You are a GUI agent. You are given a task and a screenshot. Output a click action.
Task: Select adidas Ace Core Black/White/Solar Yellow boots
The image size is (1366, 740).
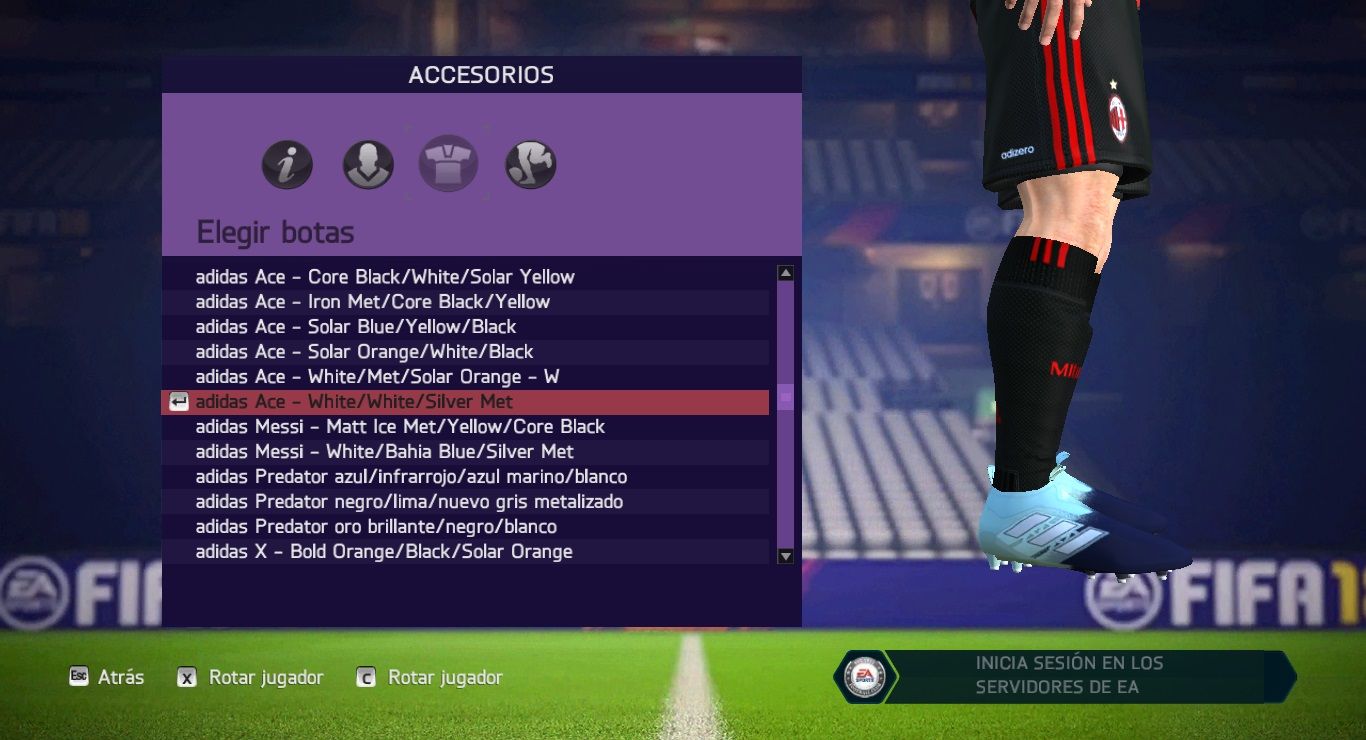tap(385, 277)
